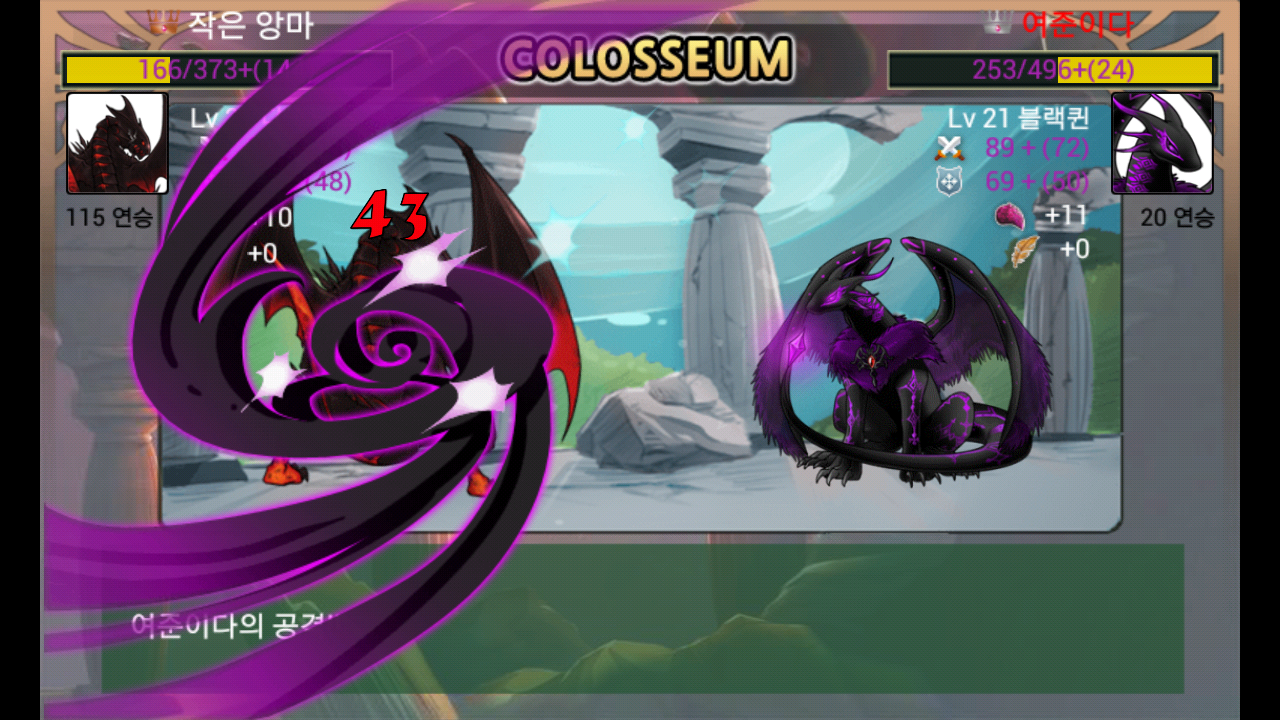Select the red-black dragon portrait
1280x720 pixels.
[x=116, y=143]
